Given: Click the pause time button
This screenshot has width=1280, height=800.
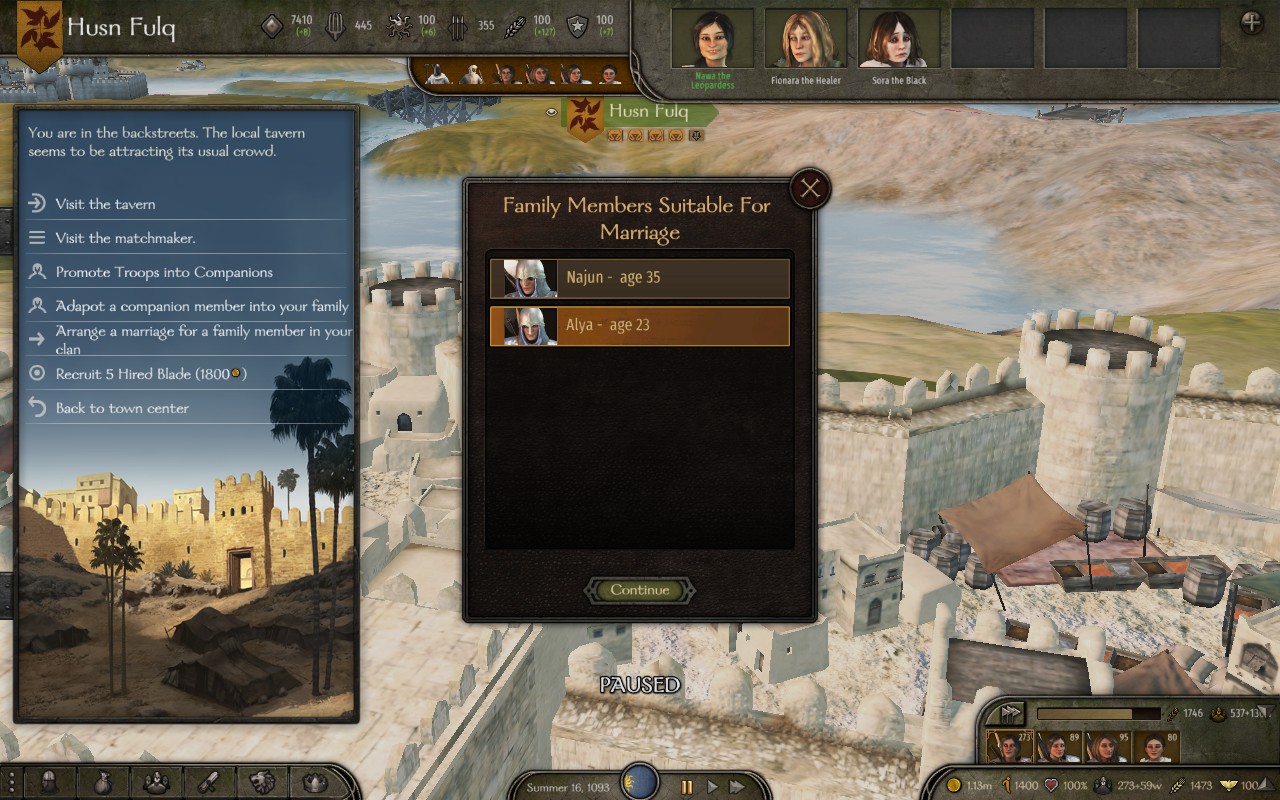Looking at the screenshot, I should click(x=686, y=787).
